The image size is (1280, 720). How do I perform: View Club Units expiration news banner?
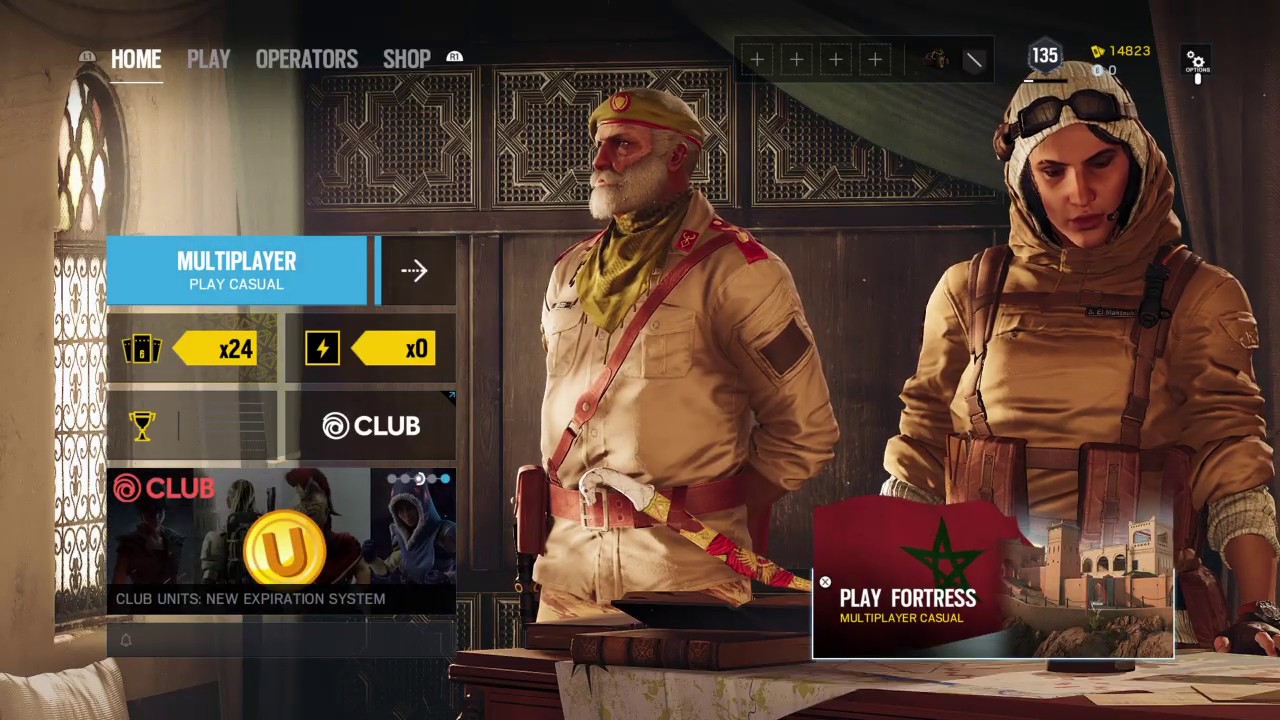pos(281,540)
